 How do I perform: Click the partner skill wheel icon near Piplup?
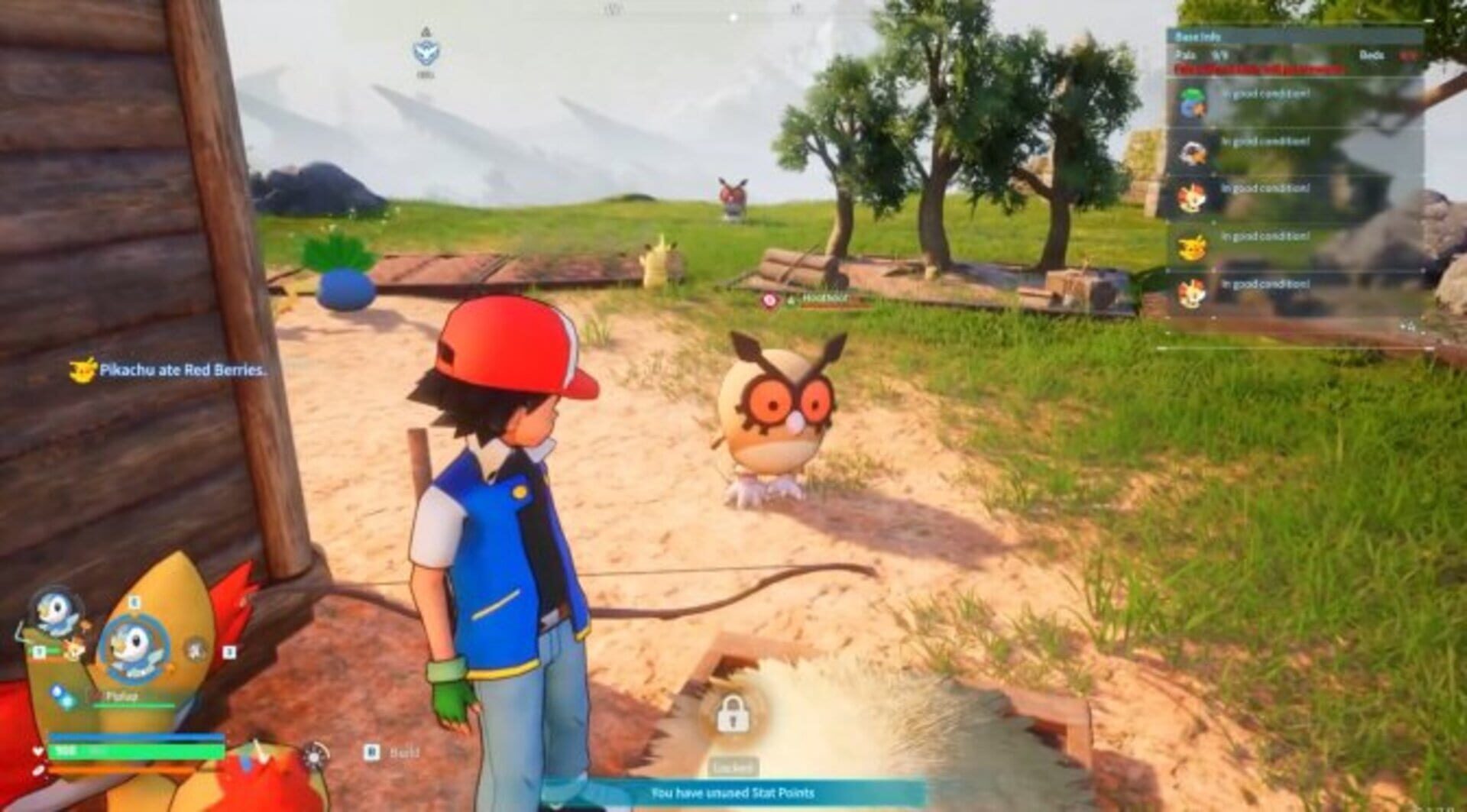pyautogui.click(x=195, y=650)
